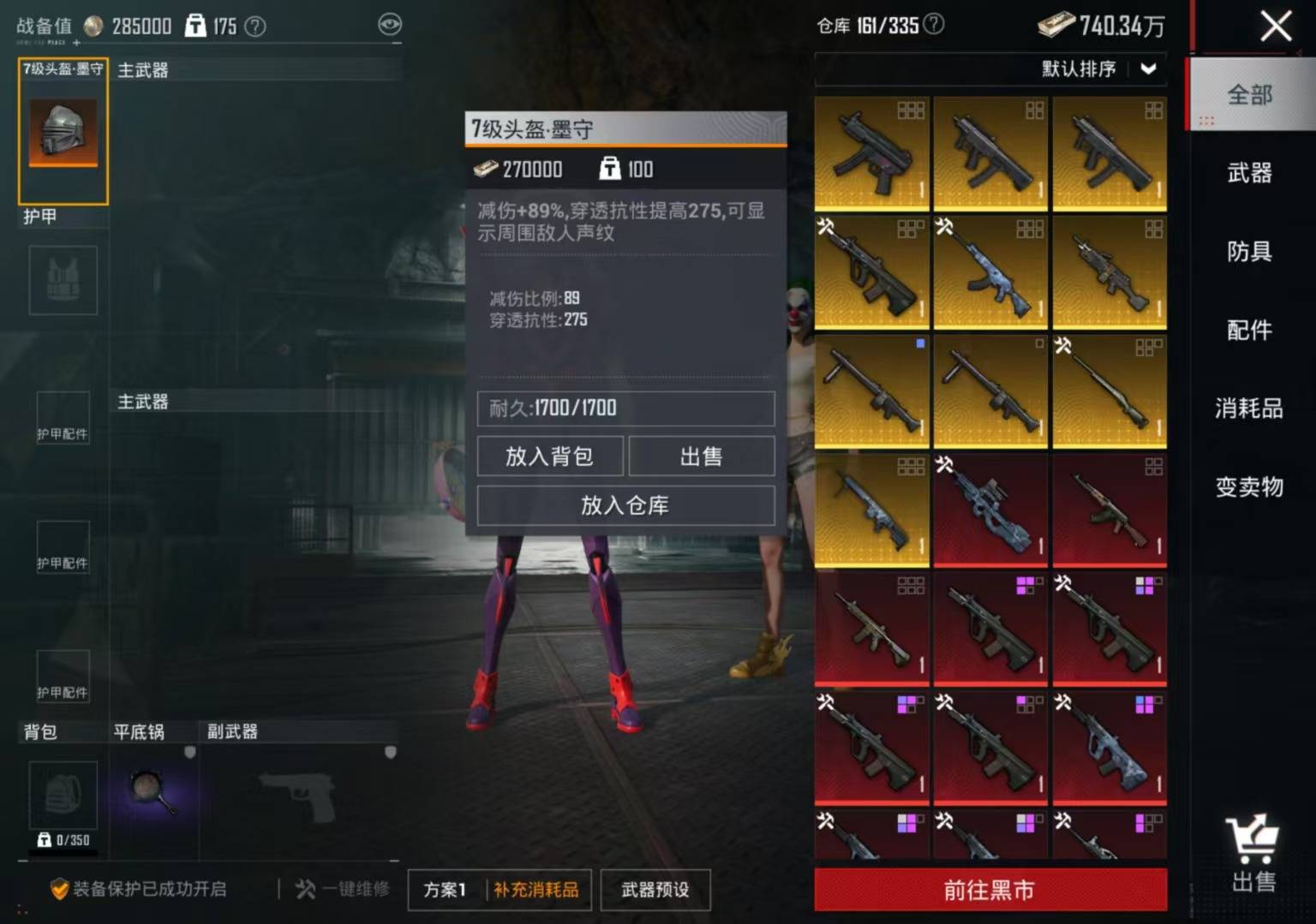Select the 全部 all items tab
The height and width of the screenshot is (924, 1316).
pos(1249,95)
